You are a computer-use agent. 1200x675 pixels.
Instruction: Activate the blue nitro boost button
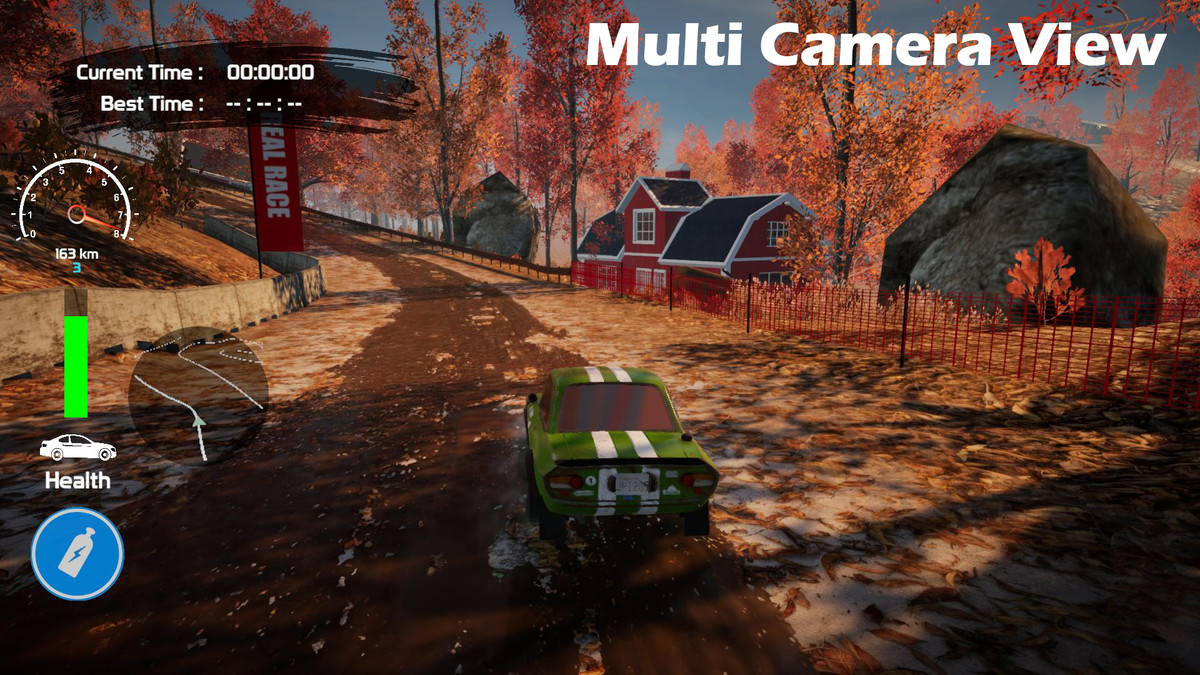pyautogui.click(x=77, y=553)
